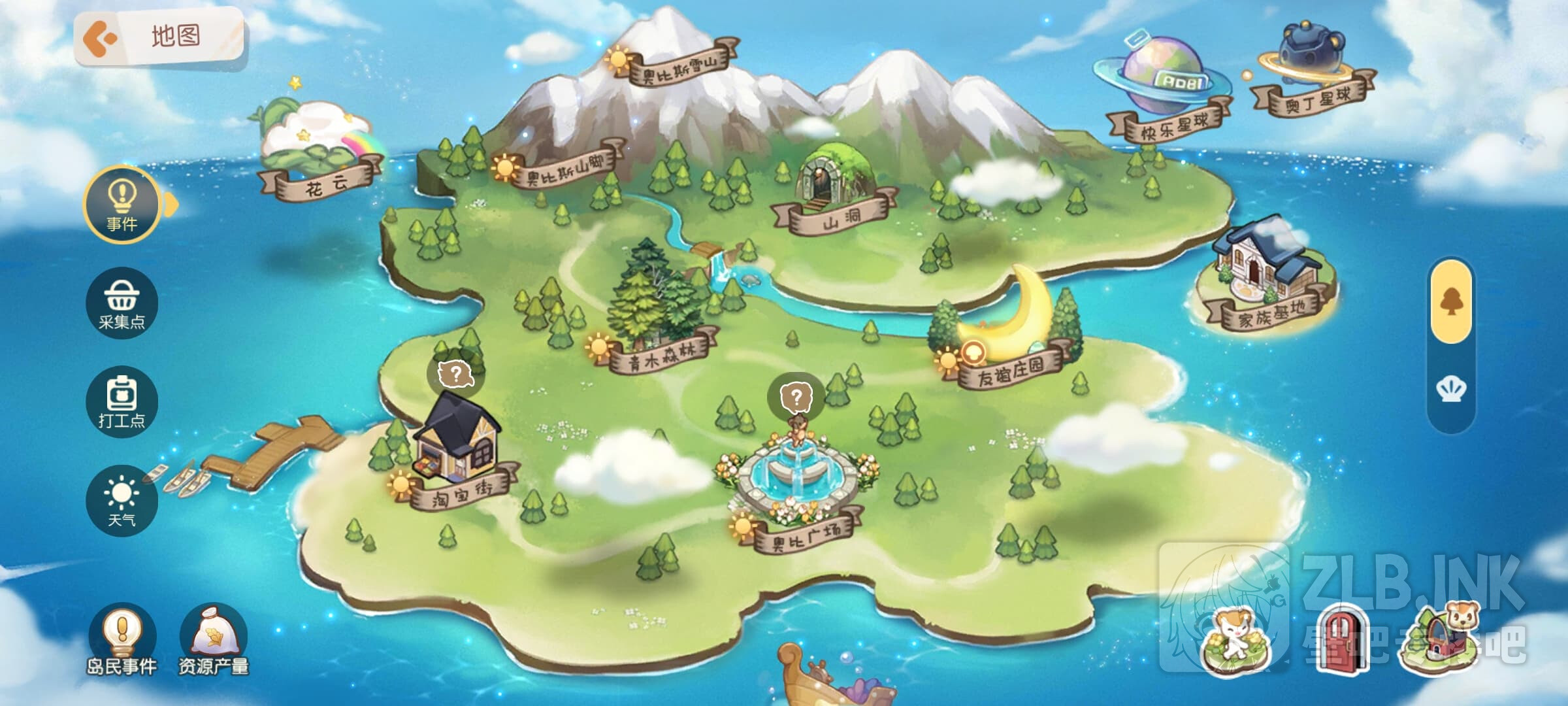Select the 奥比斯雪山 snow mountain location
Viewport: 1568px width, 706px height.
point(679,65)
